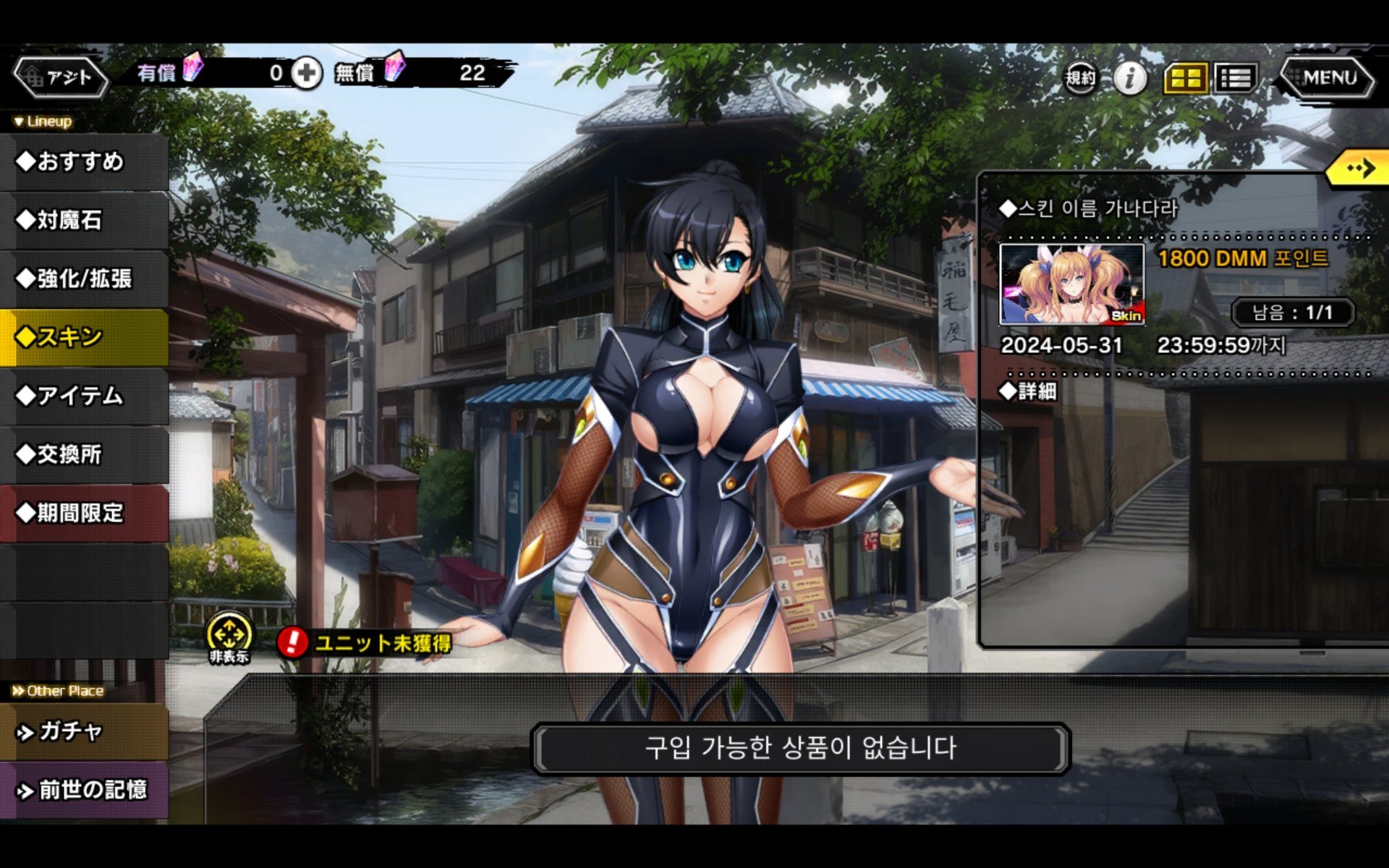Return to アジト hideout
Screen dimensions: 1389x868
[x=61, y=77]
